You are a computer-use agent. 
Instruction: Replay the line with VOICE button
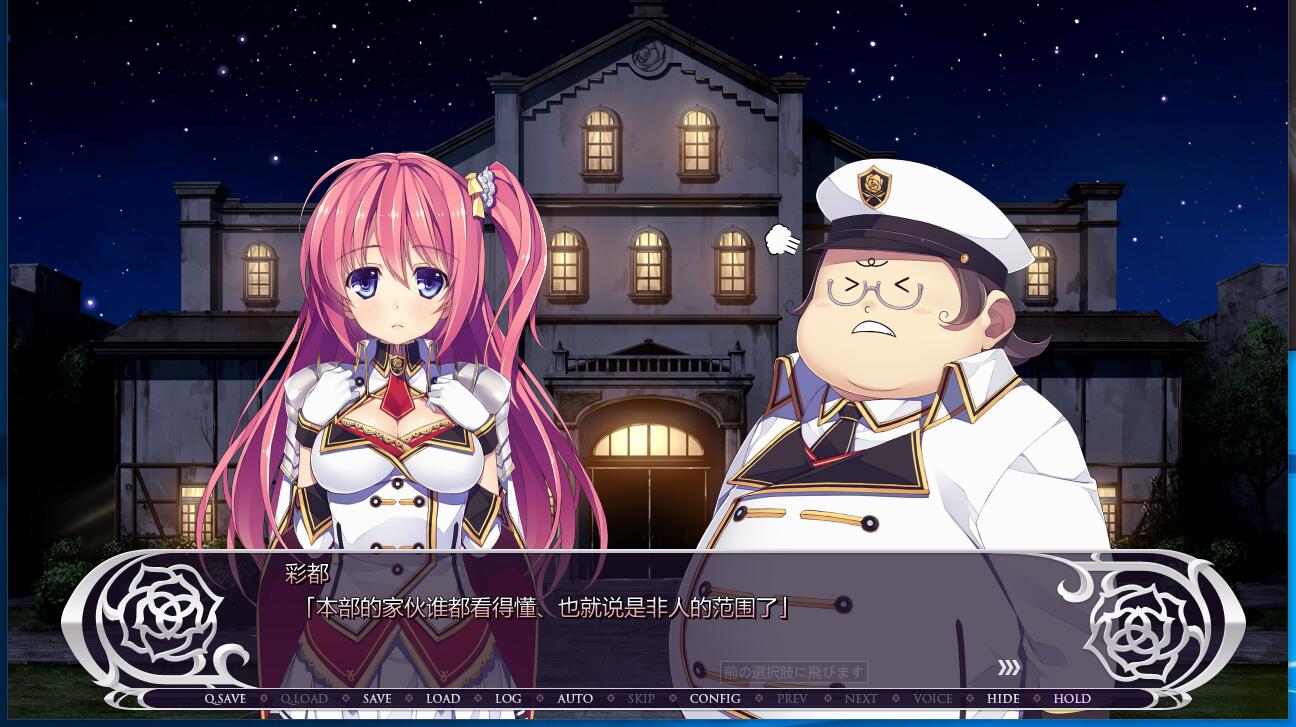(933, 699)
